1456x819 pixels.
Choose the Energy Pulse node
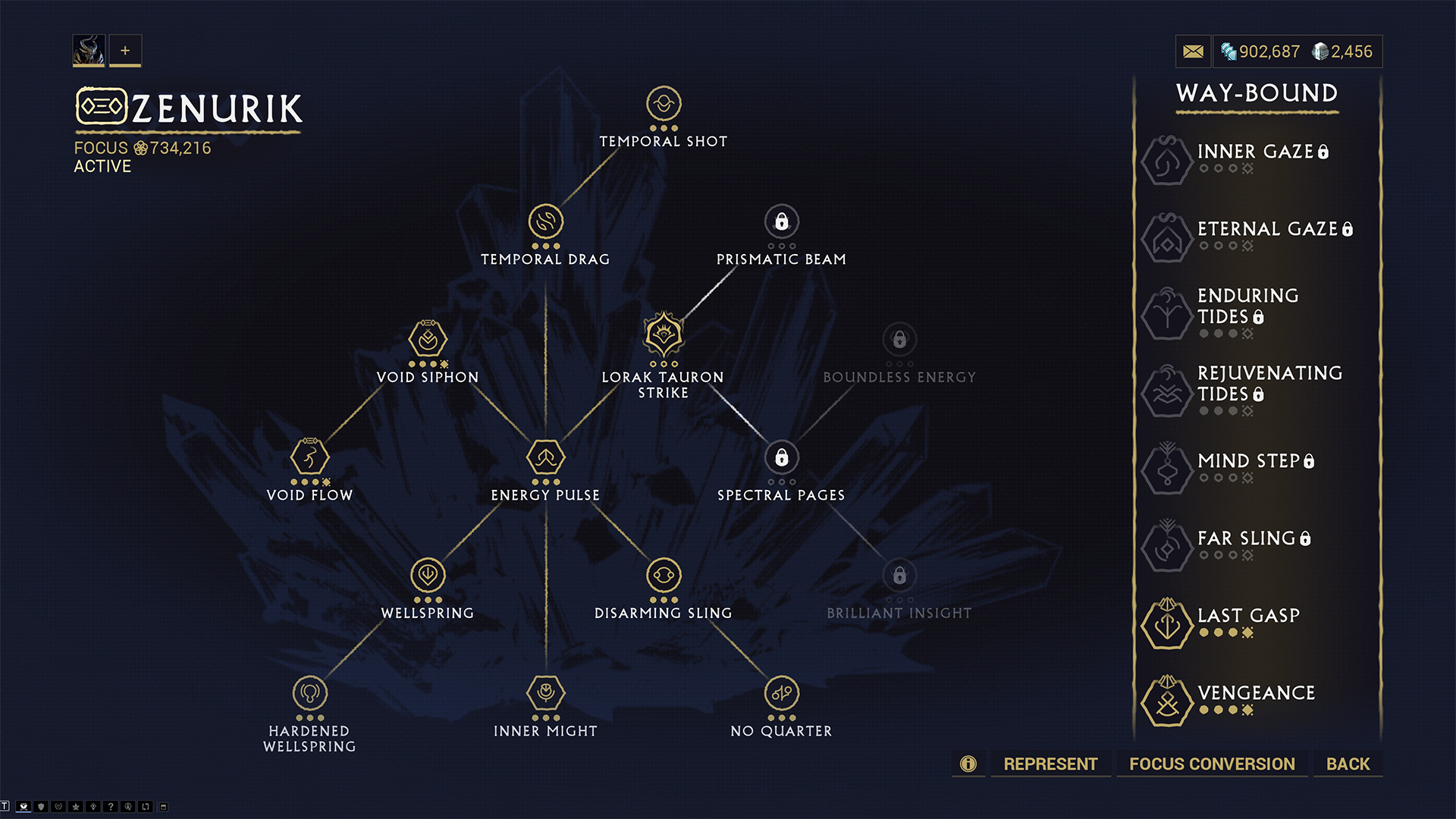[x=545, y=457]
